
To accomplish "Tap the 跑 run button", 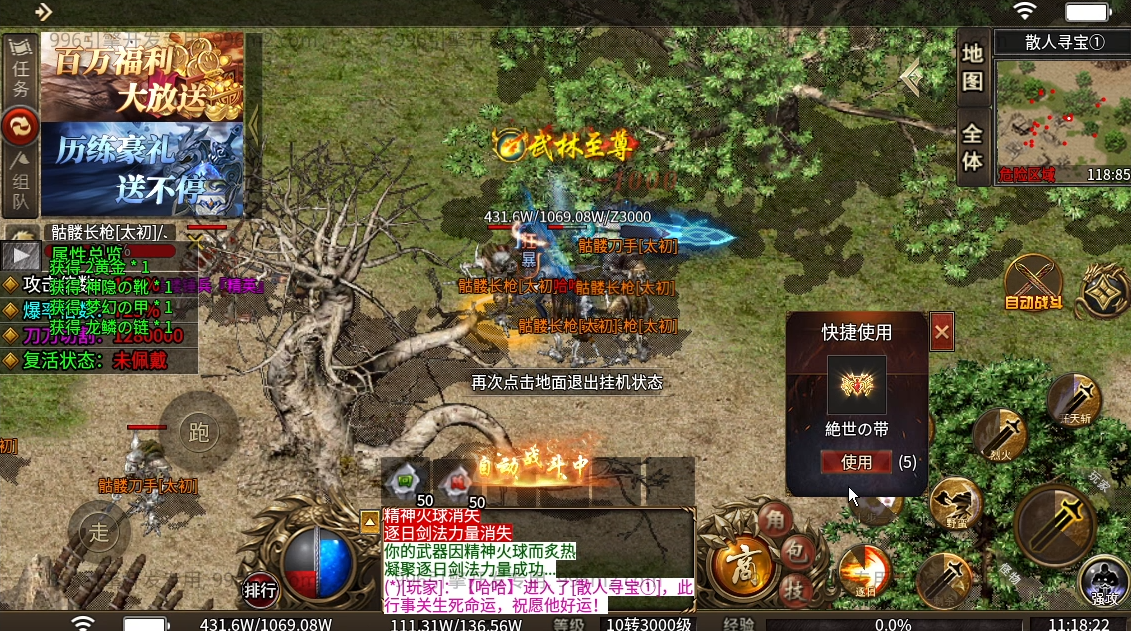I will click(198, 432).
